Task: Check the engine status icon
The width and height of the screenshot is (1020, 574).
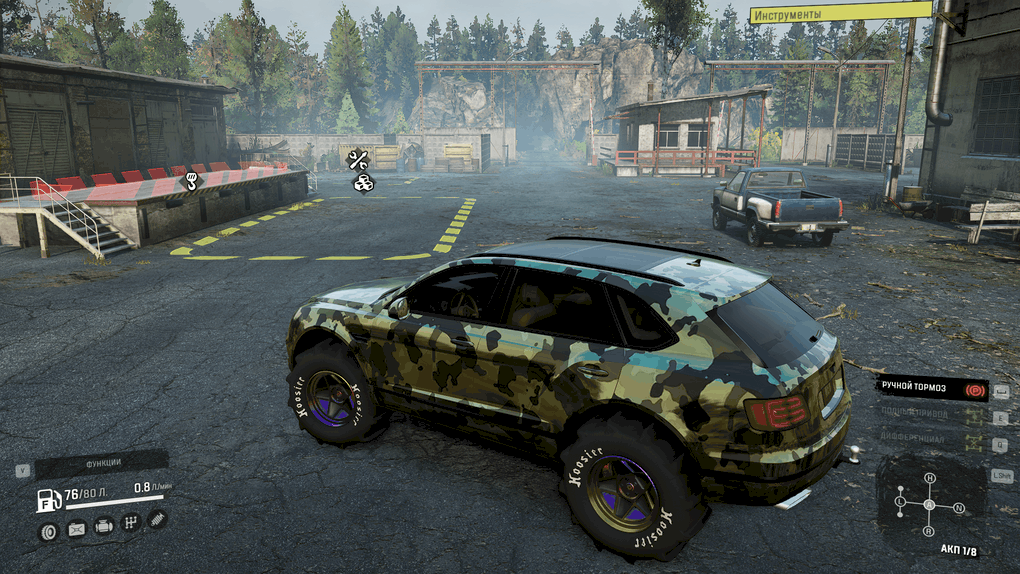Action: point(103,526)
